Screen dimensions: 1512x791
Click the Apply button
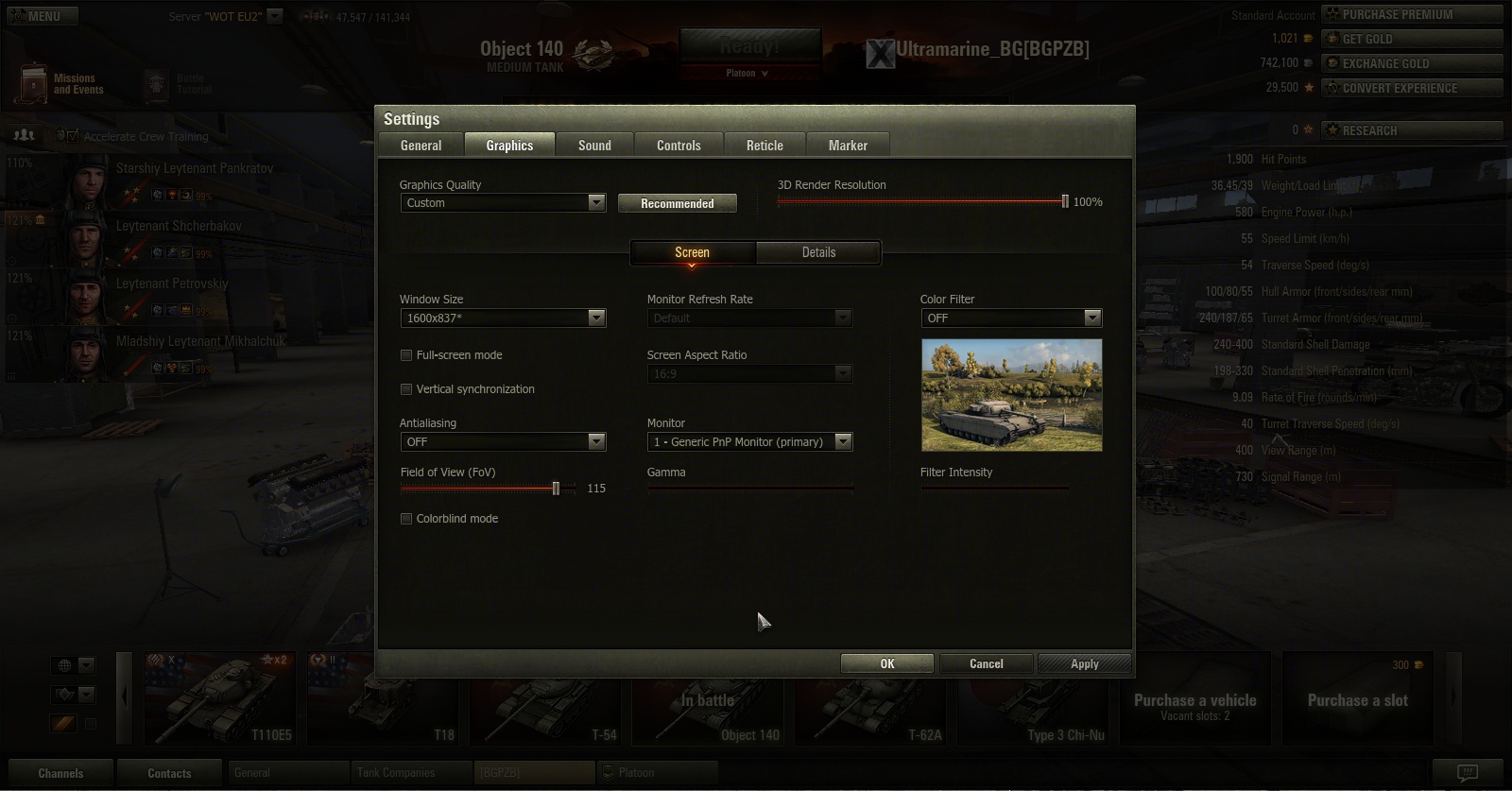point(1084,663)
